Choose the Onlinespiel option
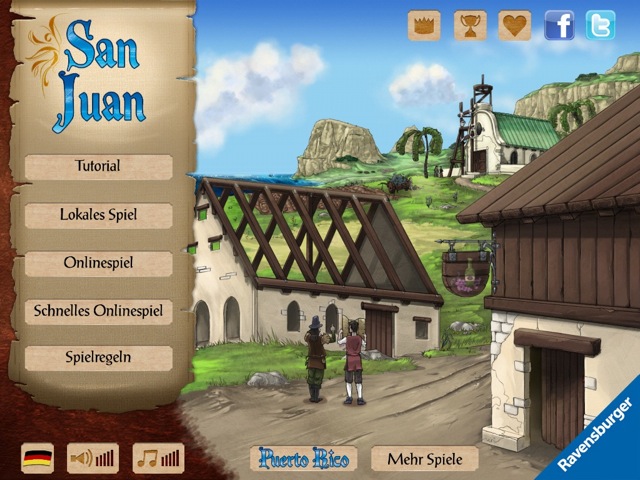This screenshot has height=480, width=640. click(98, 263)
